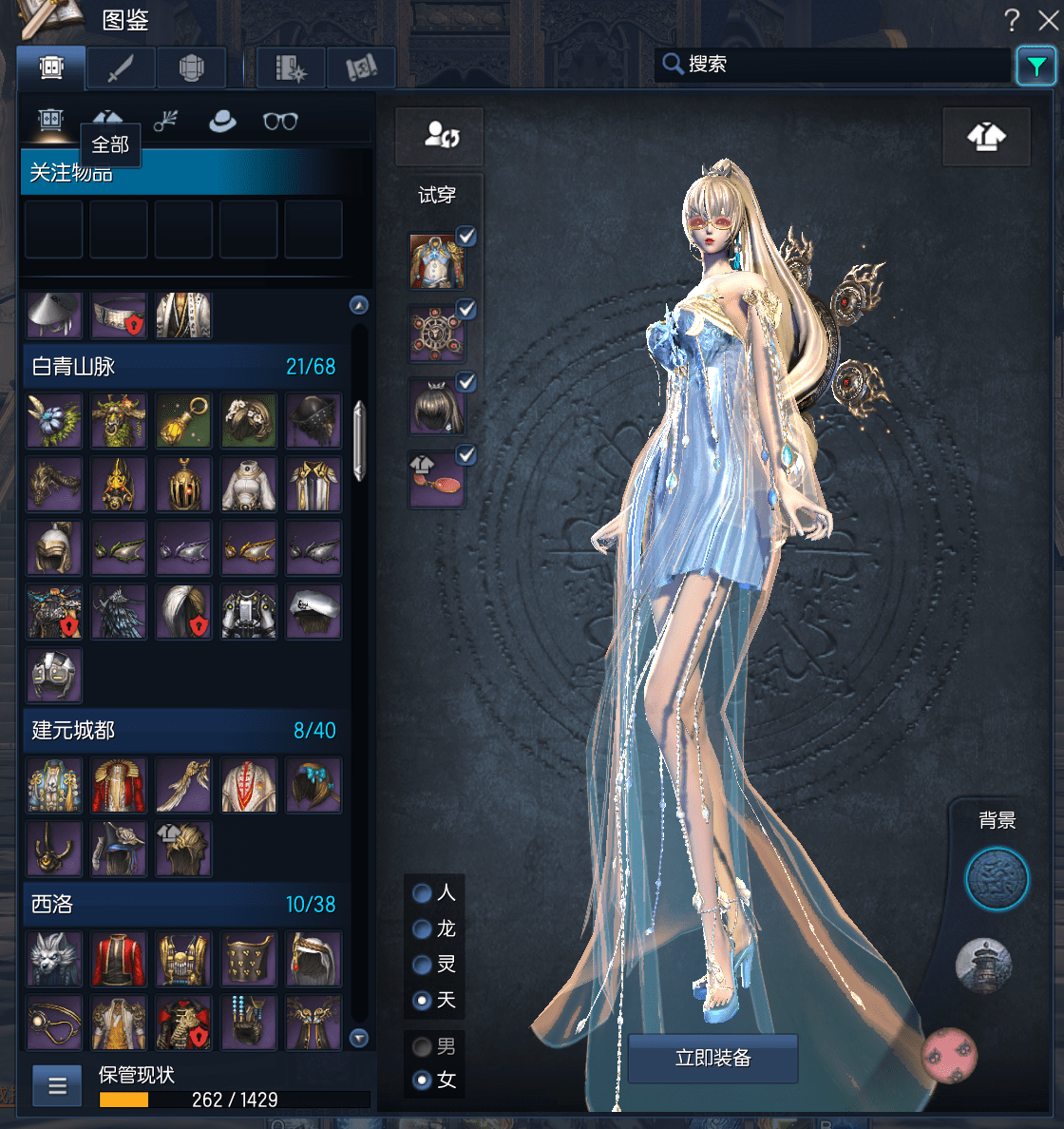Open the list menu beside 保管现状
1064x1129 pixels.
click(x=57, y=1085)
